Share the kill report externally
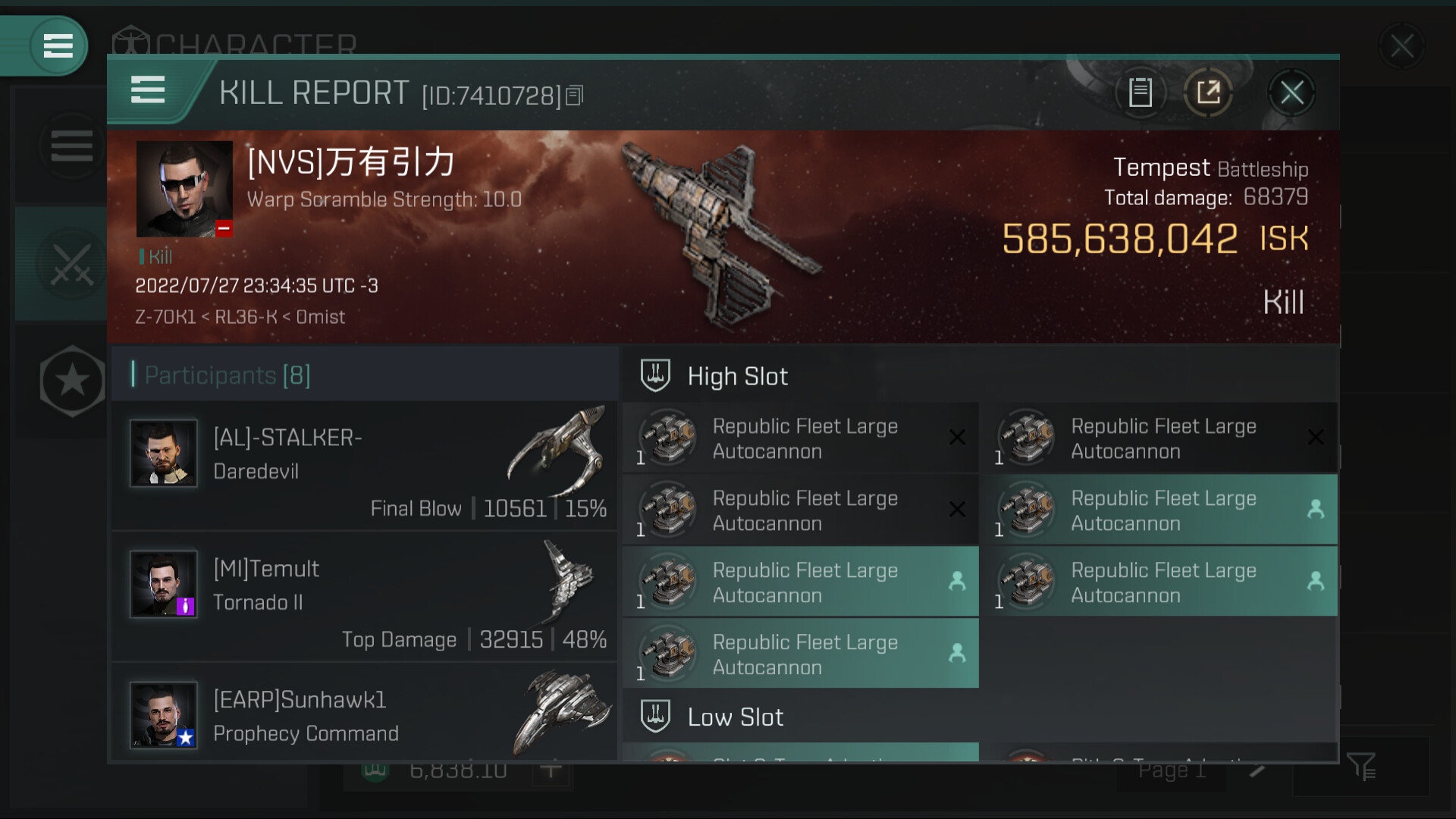The image size is (1456, 819). (x=1208, y=93)
